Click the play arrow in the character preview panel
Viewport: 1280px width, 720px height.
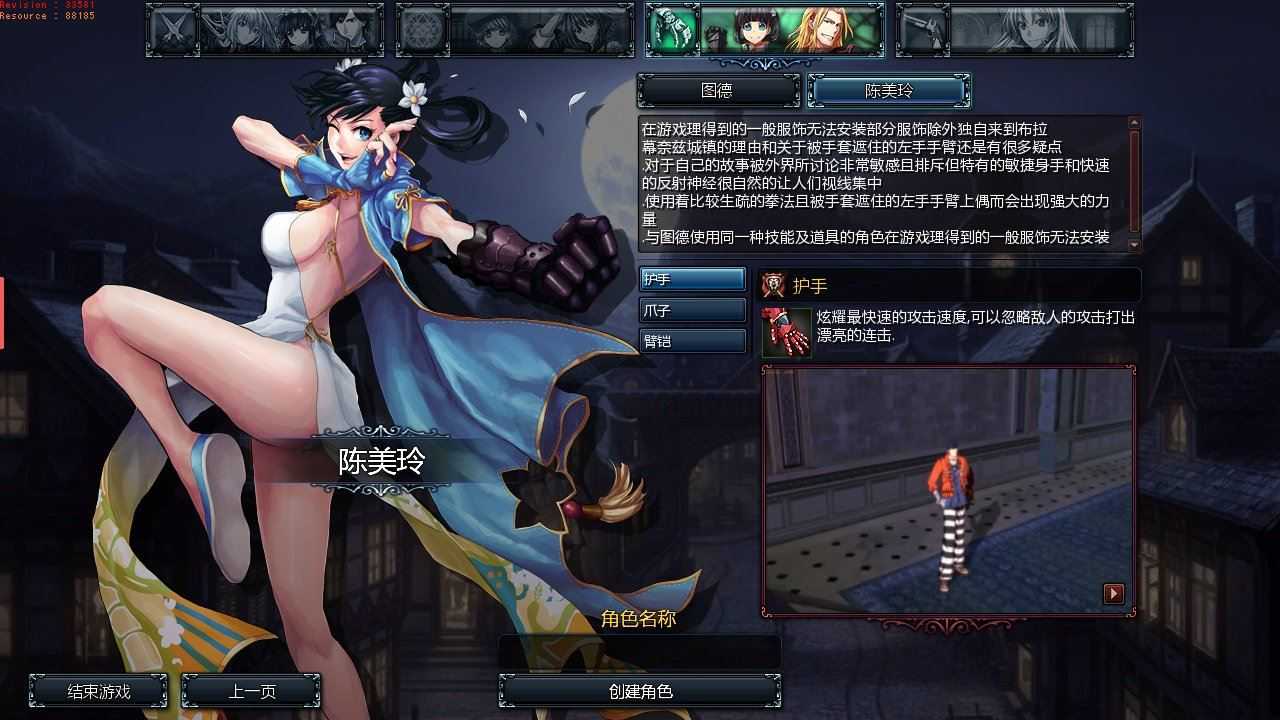click(1113, 593)
